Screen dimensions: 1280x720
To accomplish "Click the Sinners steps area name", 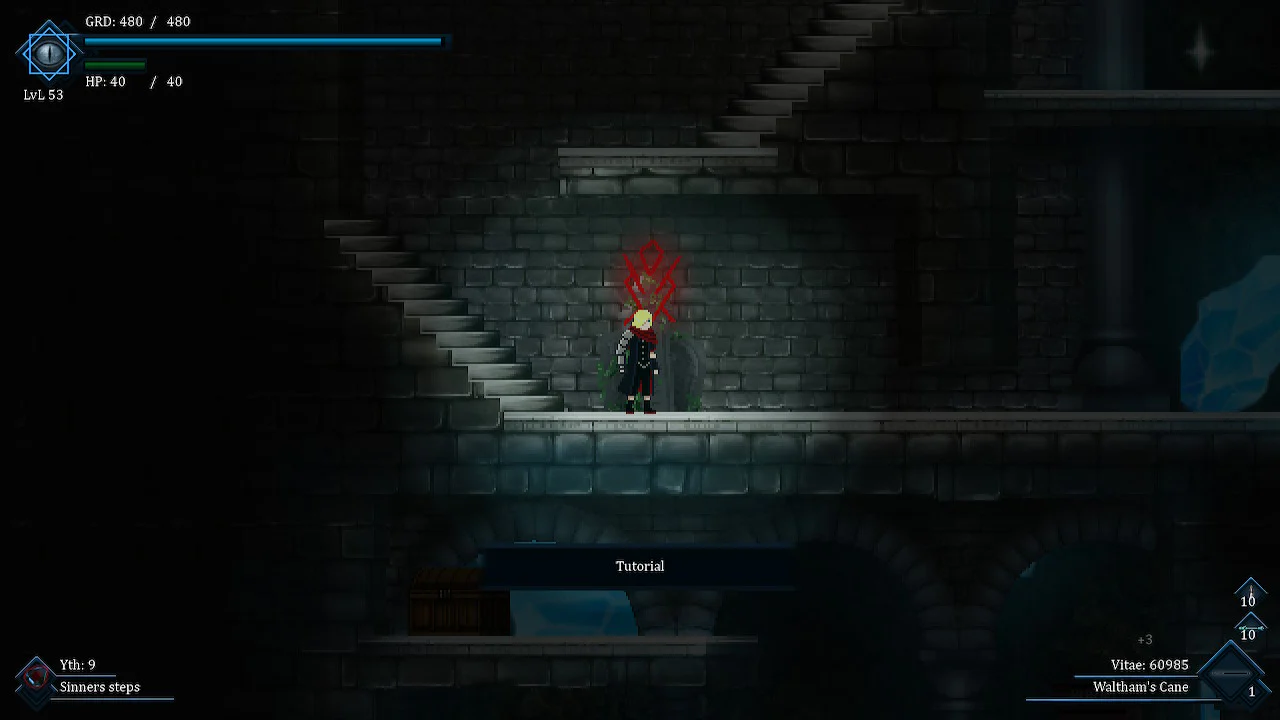I will (x=99, y=687).
